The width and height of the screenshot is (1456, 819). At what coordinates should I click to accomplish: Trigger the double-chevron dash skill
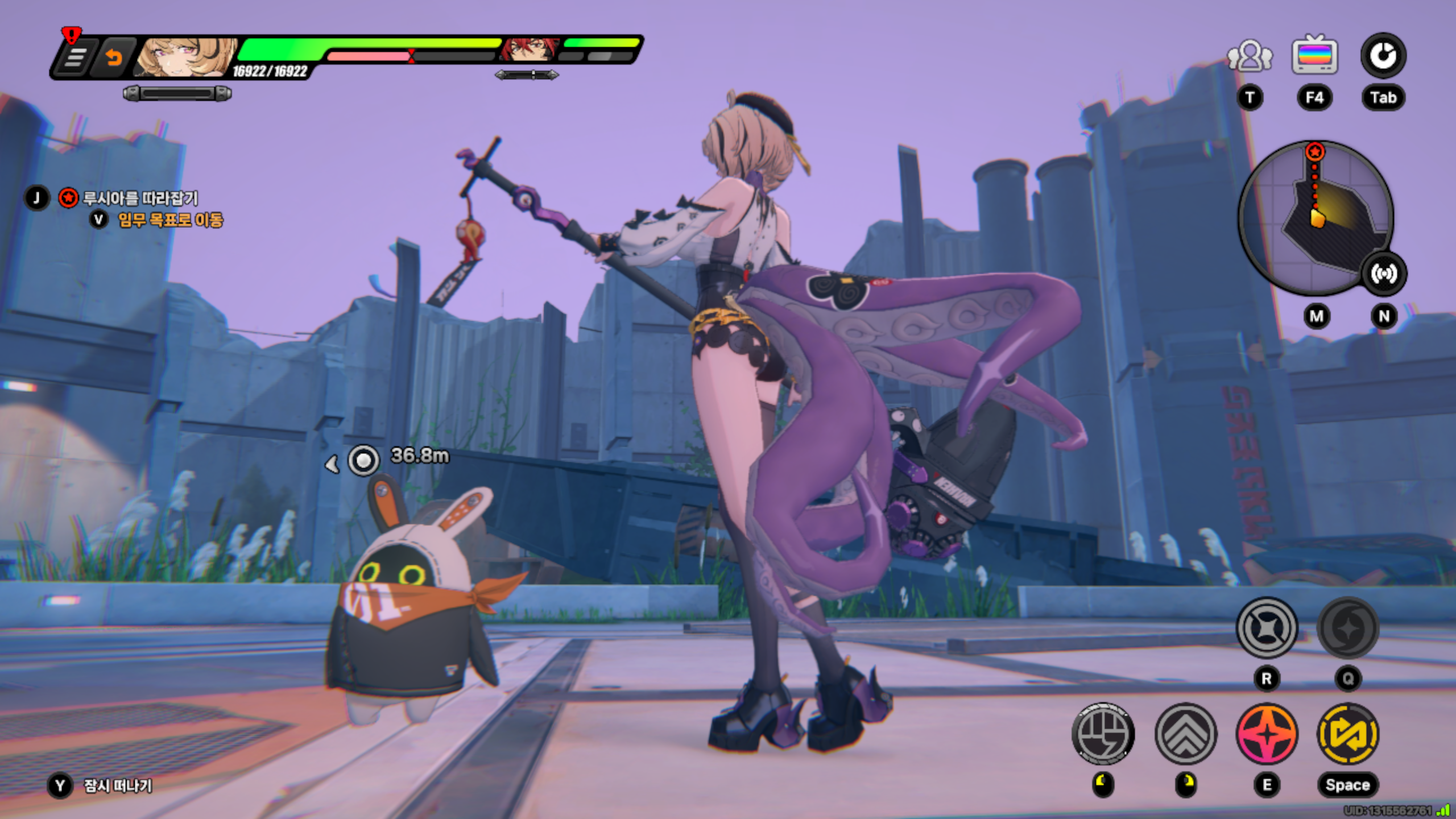tap(1186, 734)
